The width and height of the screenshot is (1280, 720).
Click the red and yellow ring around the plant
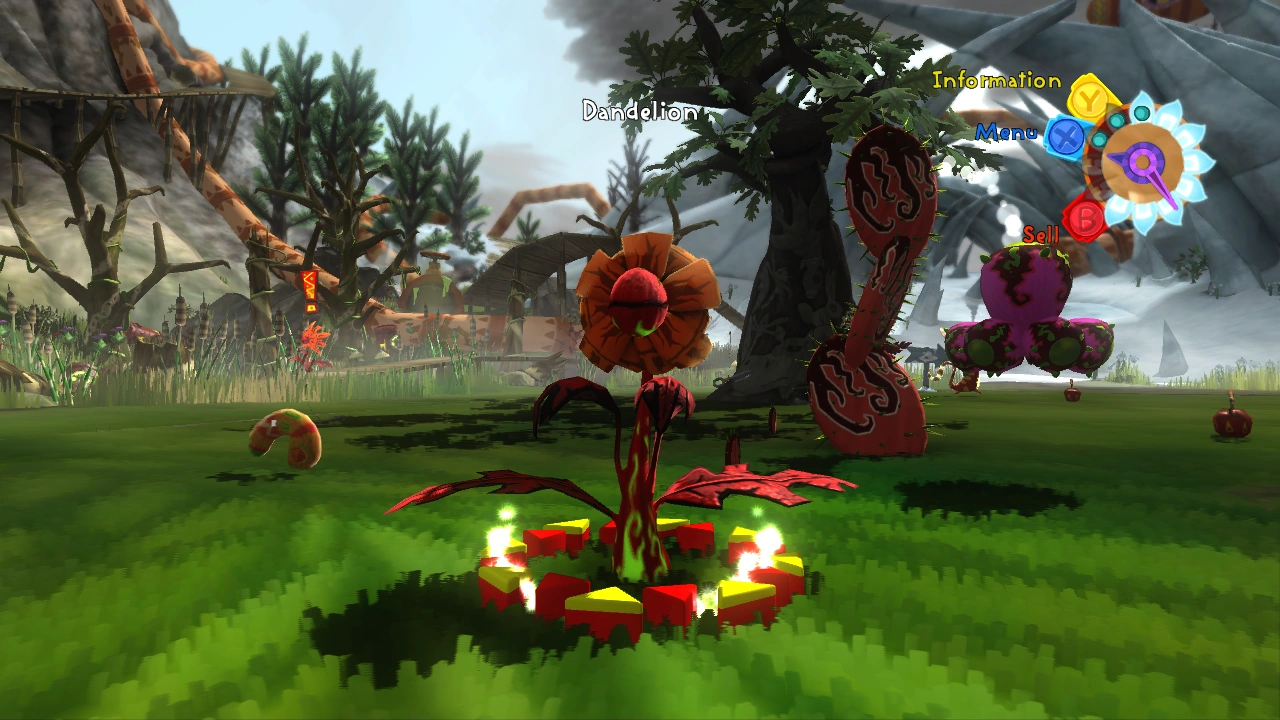[x=630, y=580]
